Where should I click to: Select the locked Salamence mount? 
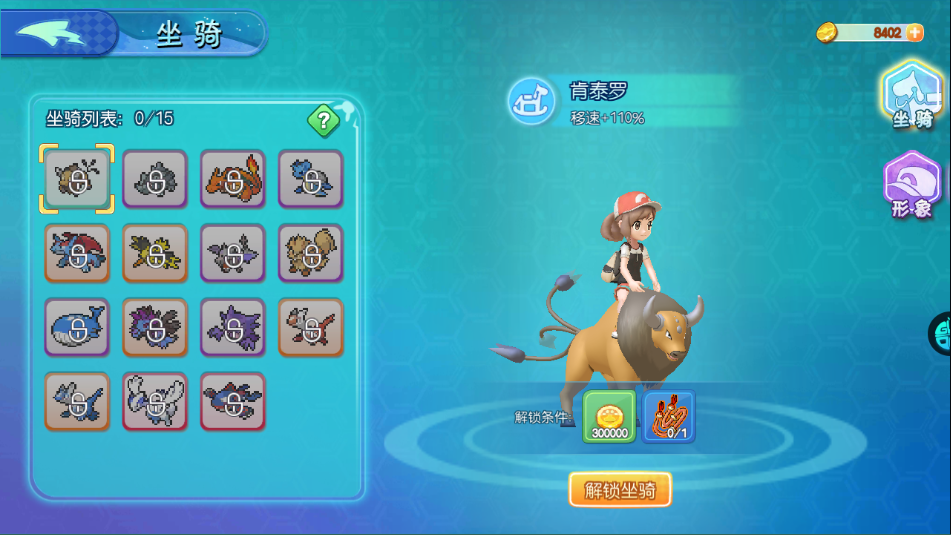[x=77, y=253]
